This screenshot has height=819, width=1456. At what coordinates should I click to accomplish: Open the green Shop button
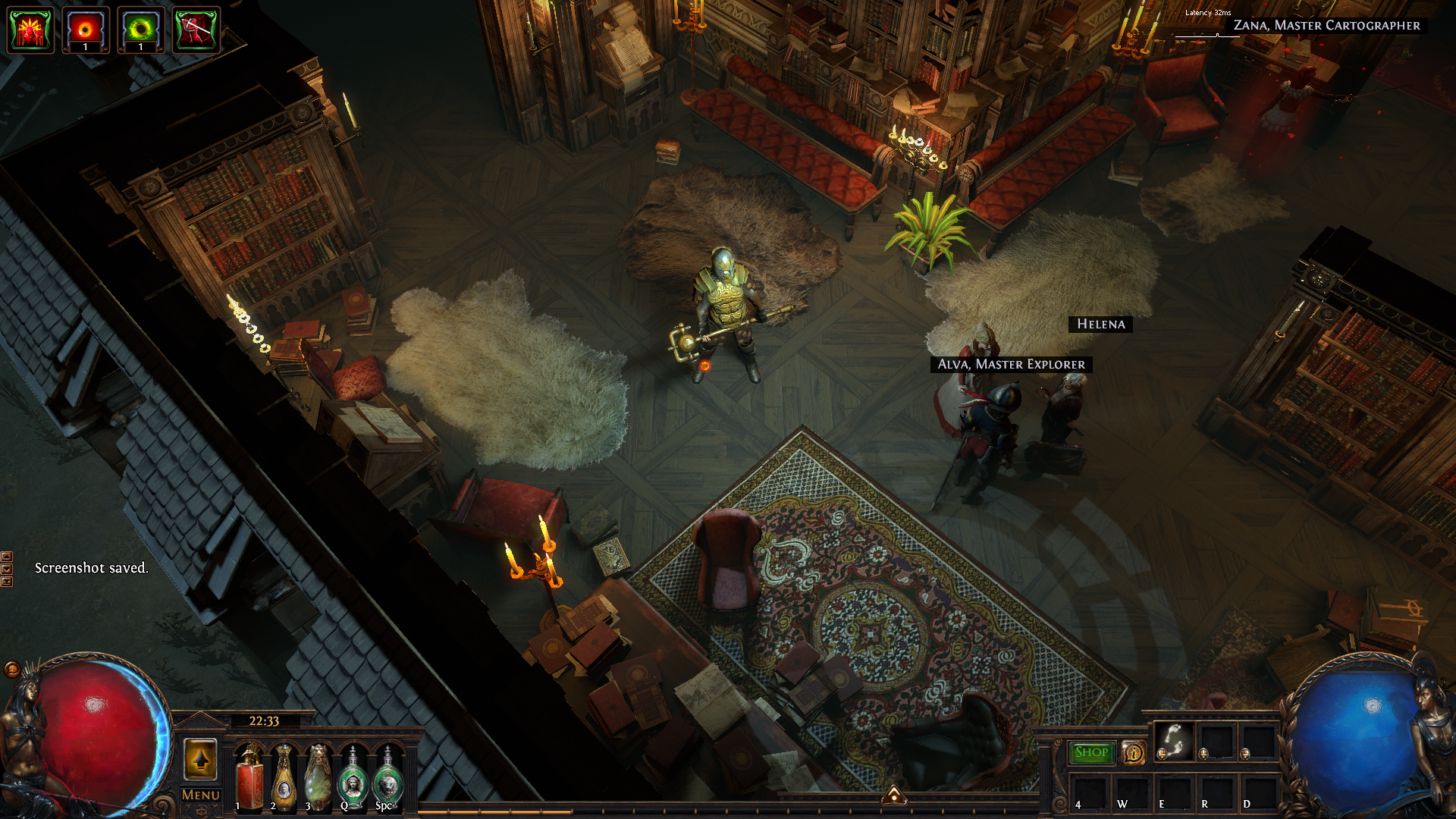click(1091, 752)
